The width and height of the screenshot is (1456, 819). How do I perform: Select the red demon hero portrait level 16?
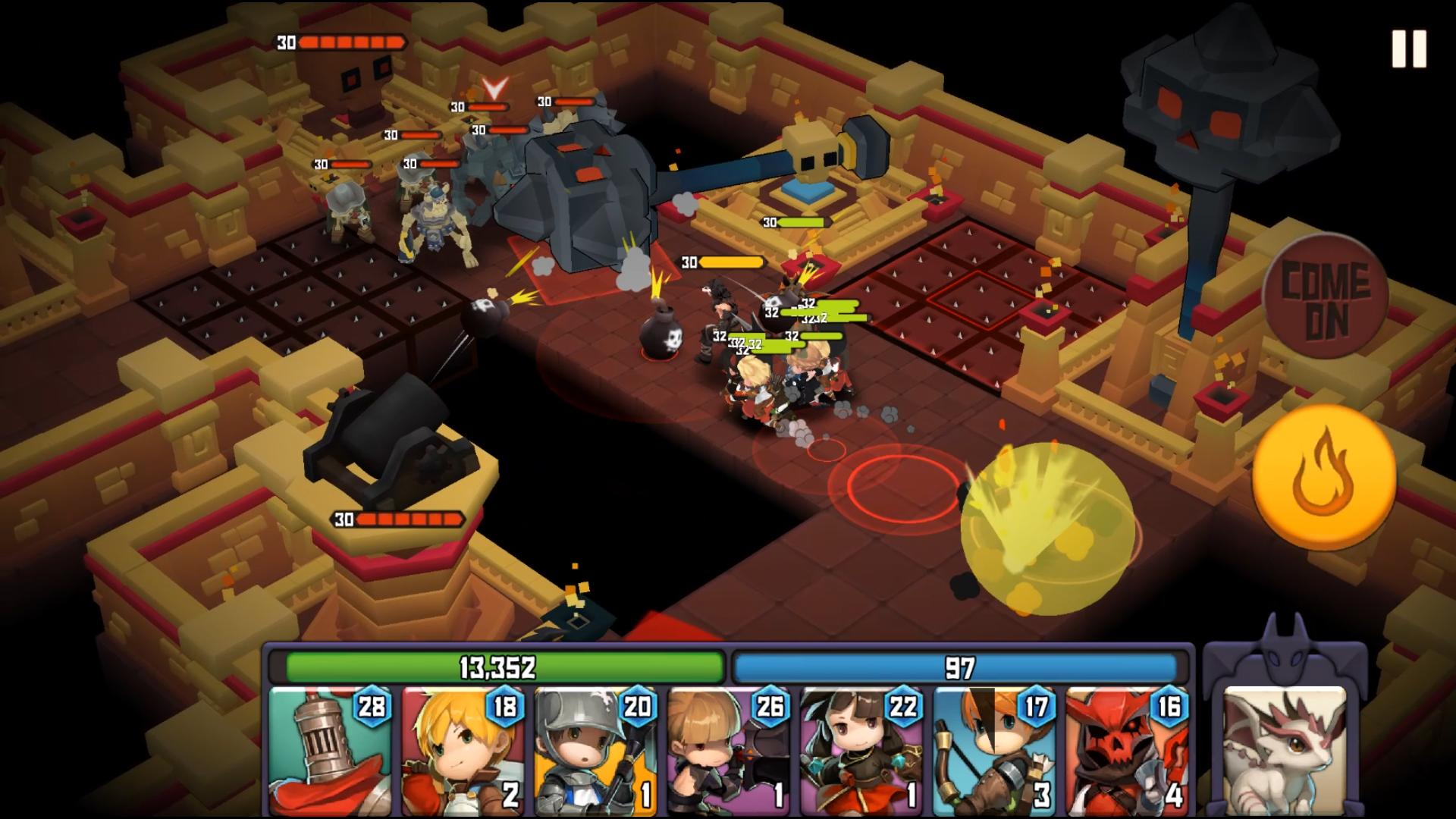(x=1128, y=751)
